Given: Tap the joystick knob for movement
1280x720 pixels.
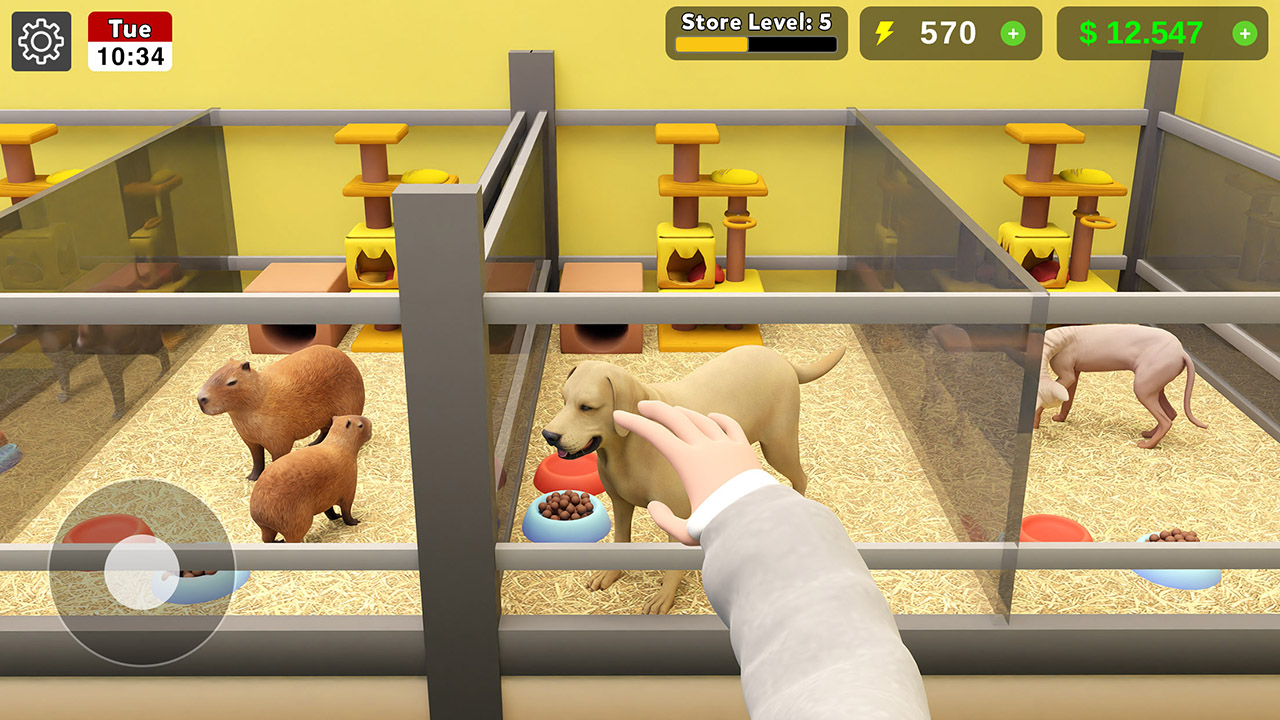Looking at the screenshot, I should pyautogui.click(x=140, y=570).
